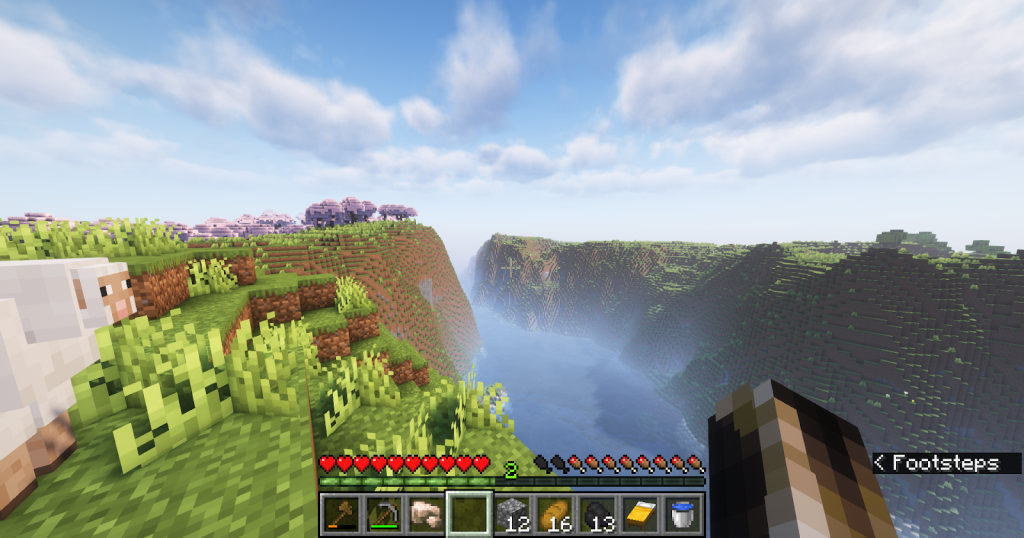Select the water bucket hotbar slot

pyautogui.click(x=684, y=514)
